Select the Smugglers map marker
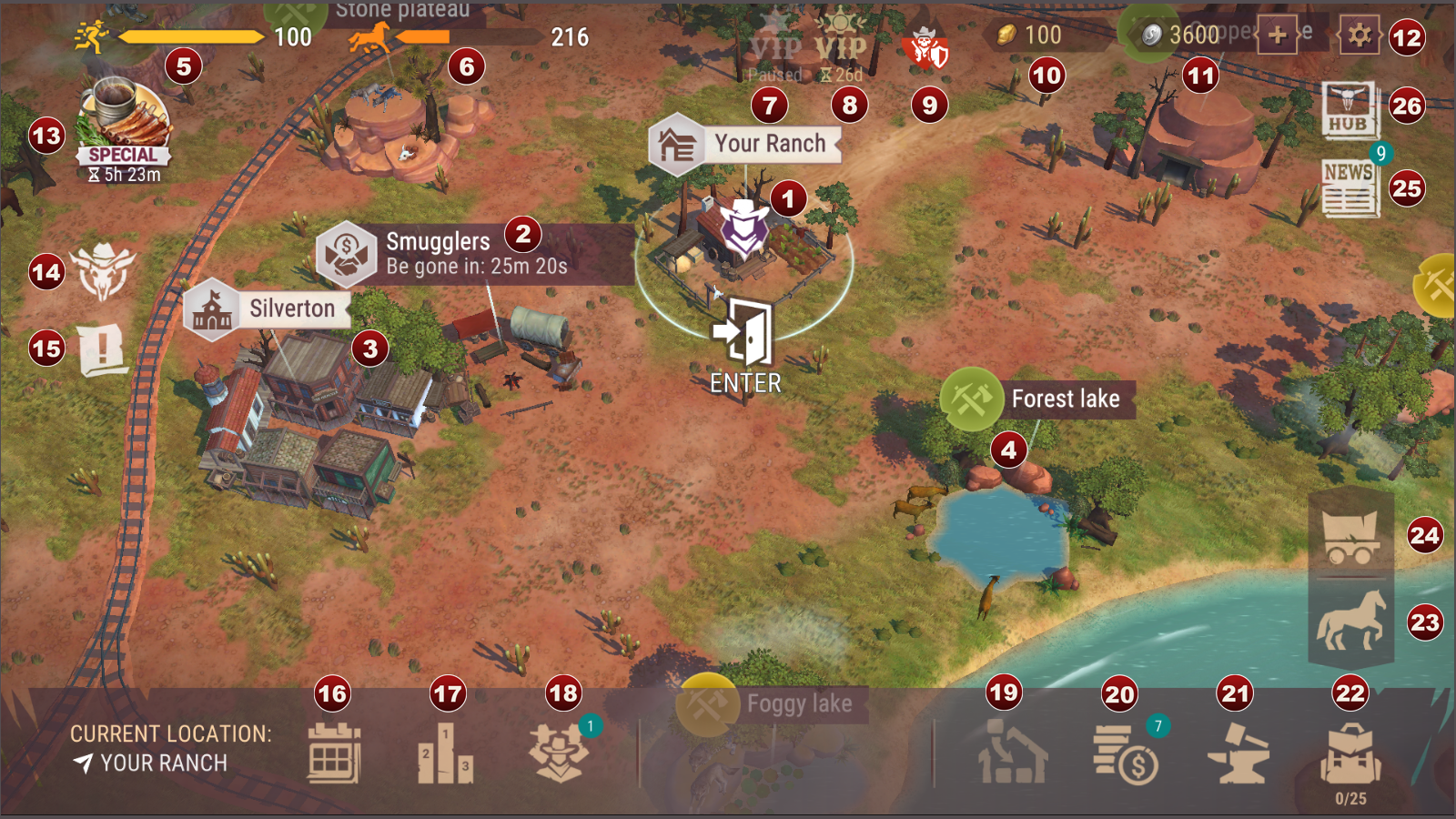 coord(347,254)
